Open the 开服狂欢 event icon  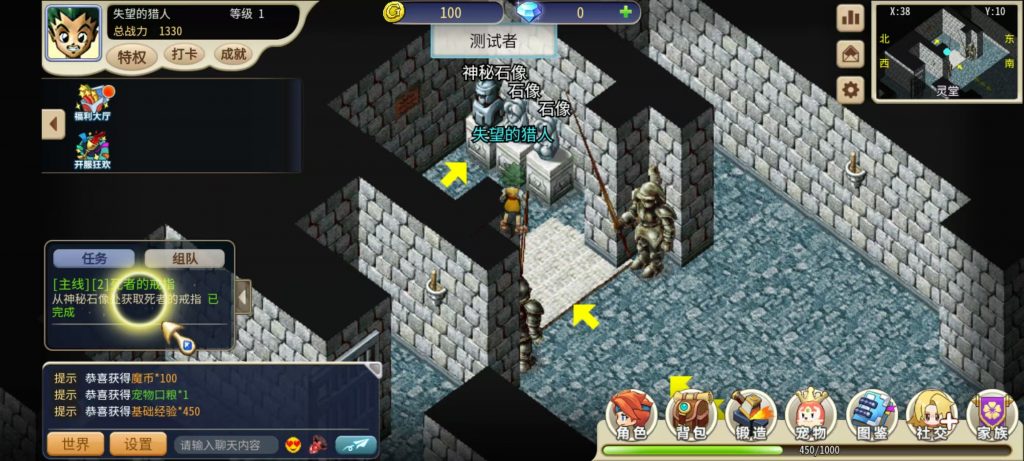click(x=93, y=150)
